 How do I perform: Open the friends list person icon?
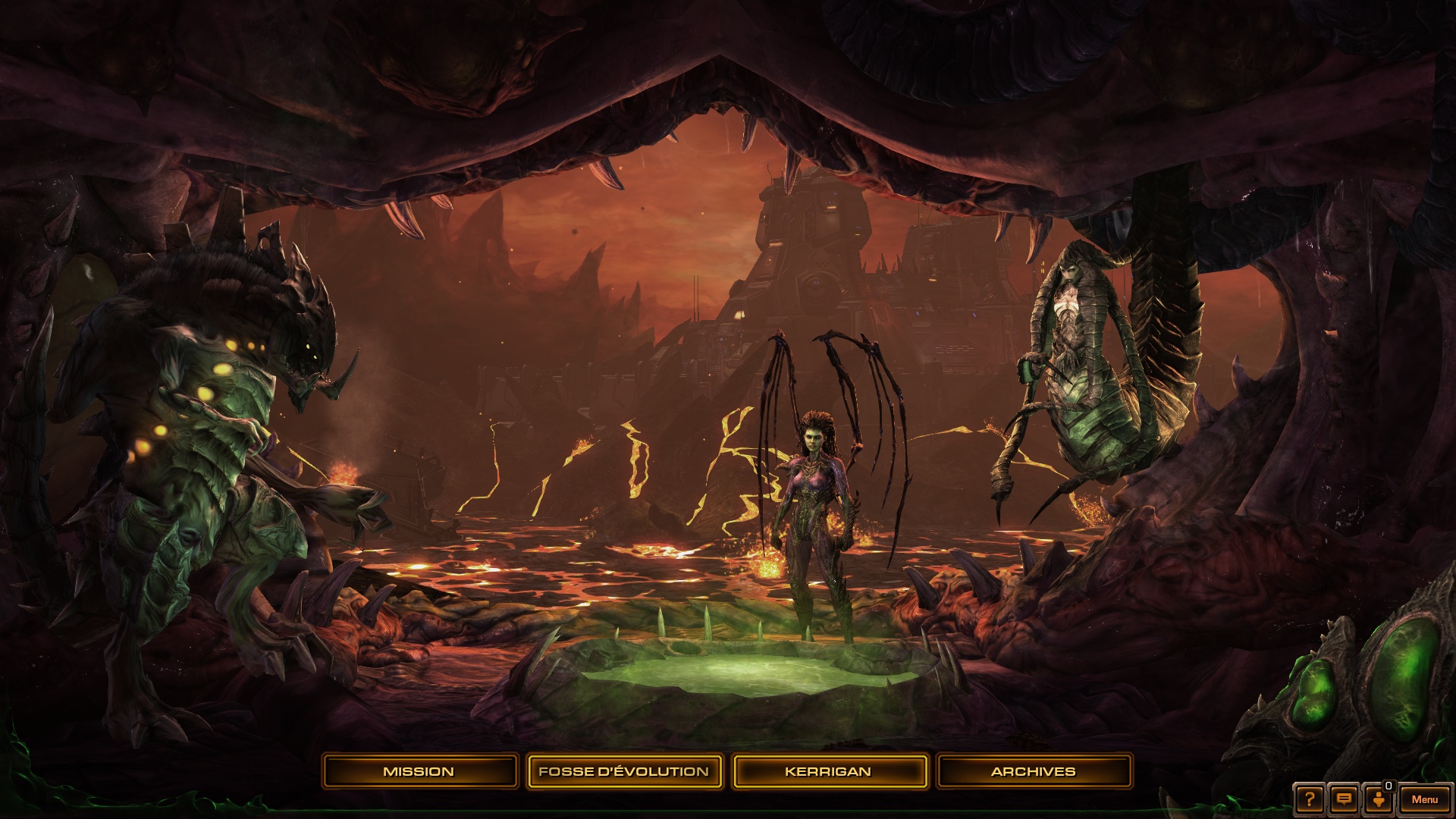click(1379, 799)
